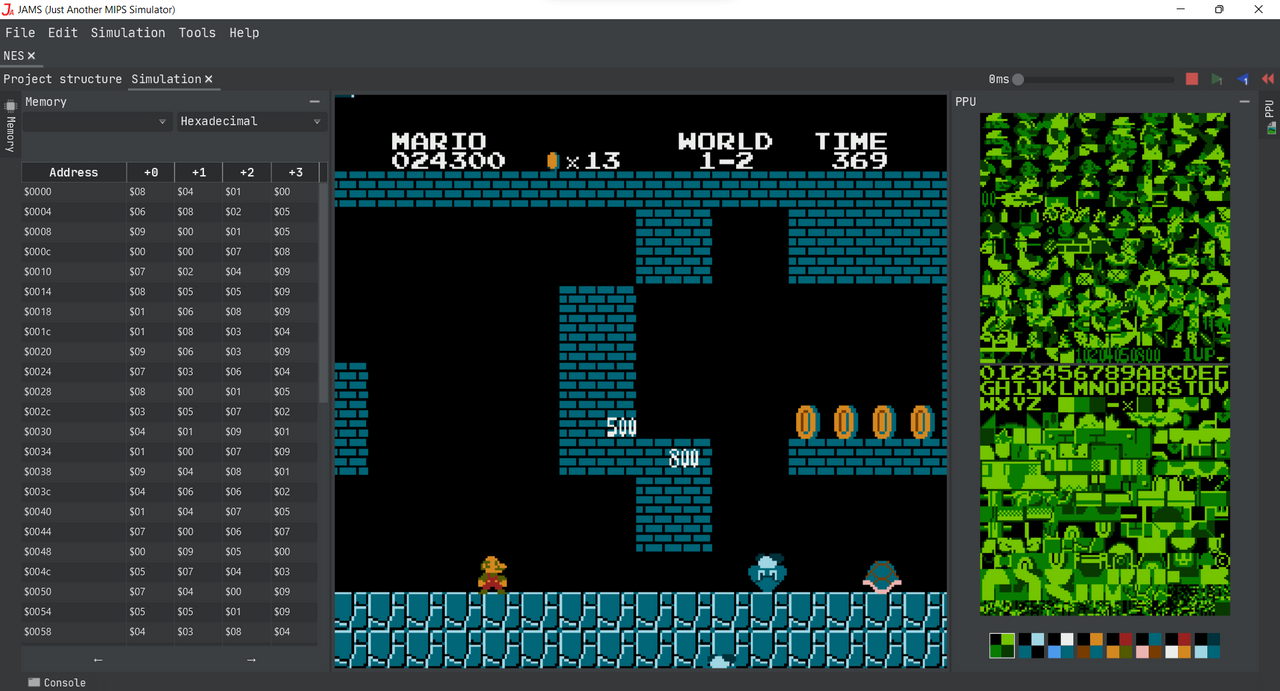Open the Simulation menu in the menu bar
1280x691 pixels.
[x=128, y=33]
